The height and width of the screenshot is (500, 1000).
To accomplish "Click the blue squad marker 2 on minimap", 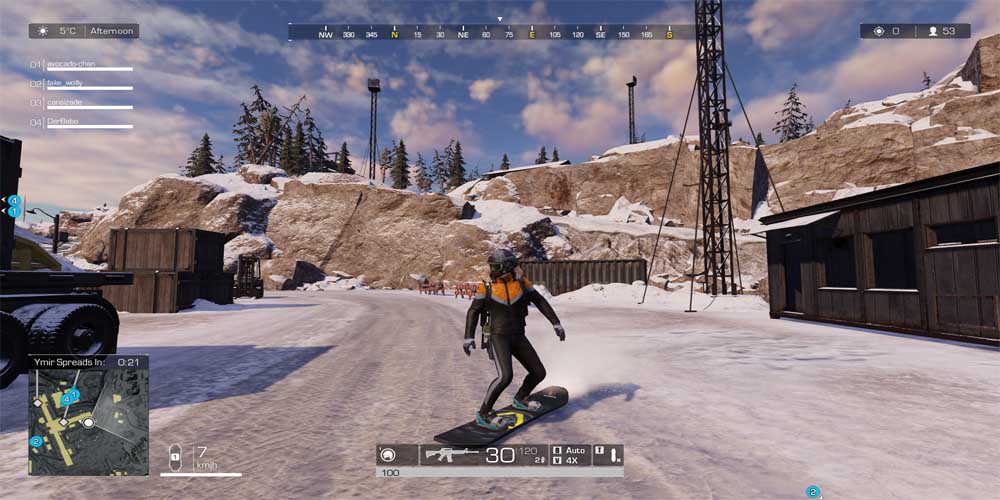I will (x=36, y=441).
